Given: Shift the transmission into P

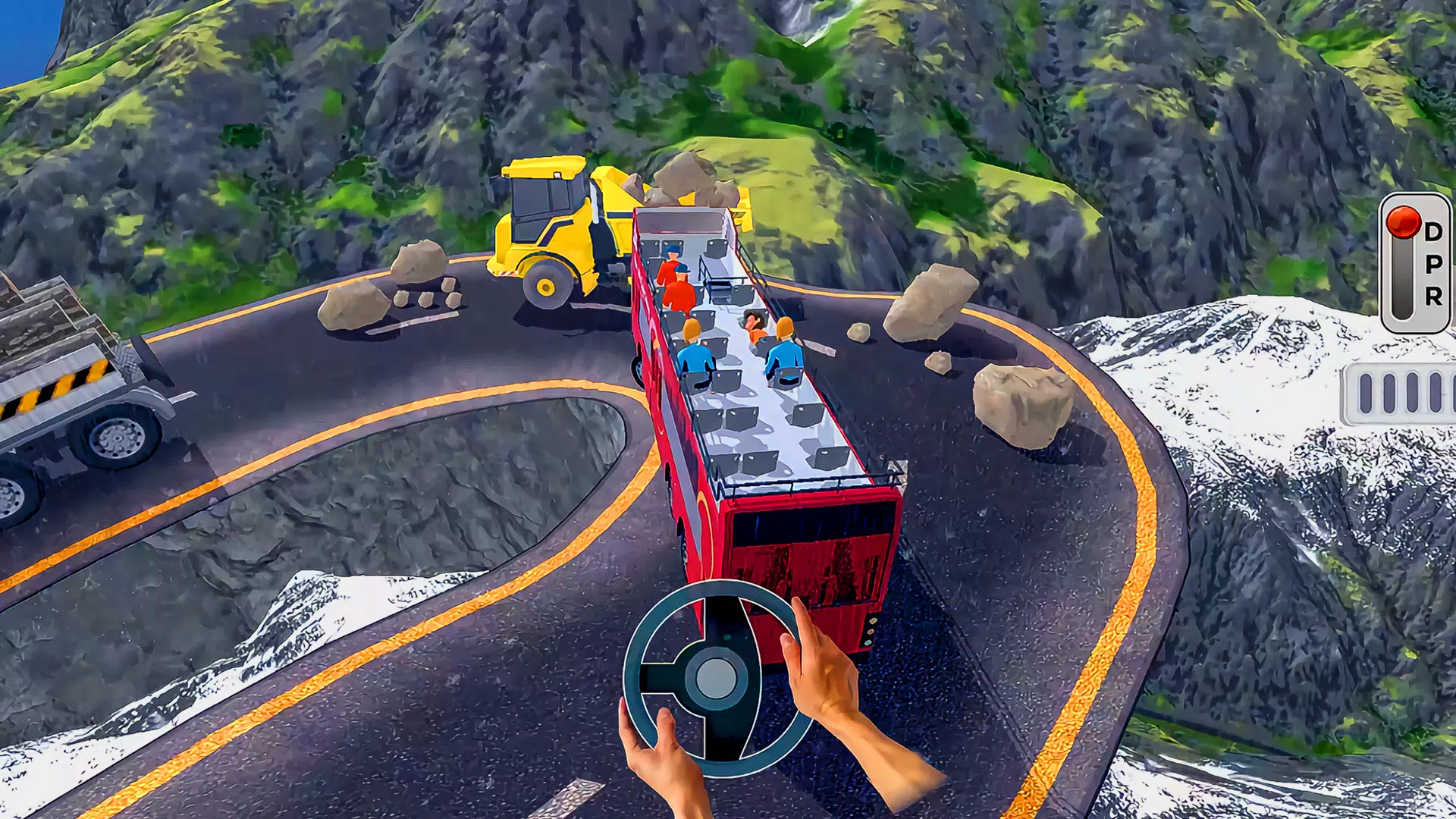Looking at the screenshot, I should pyautogui.click(x=1433, y=265).
